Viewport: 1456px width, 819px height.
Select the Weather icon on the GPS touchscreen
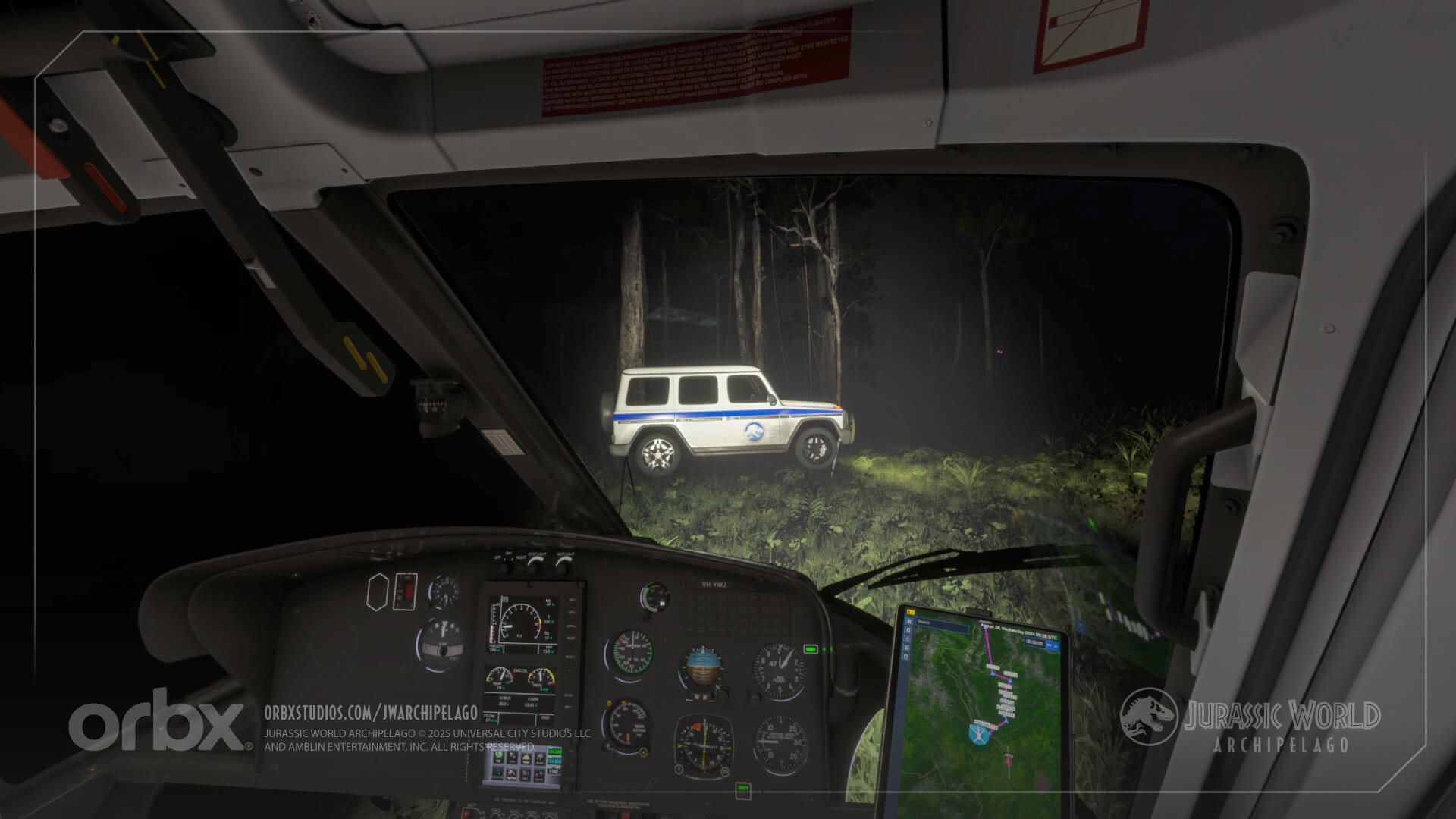[540, 758]
